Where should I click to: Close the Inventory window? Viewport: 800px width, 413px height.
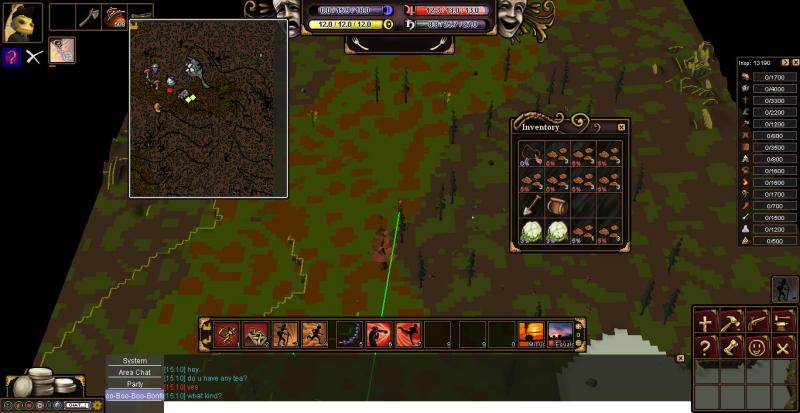point(621,127)
